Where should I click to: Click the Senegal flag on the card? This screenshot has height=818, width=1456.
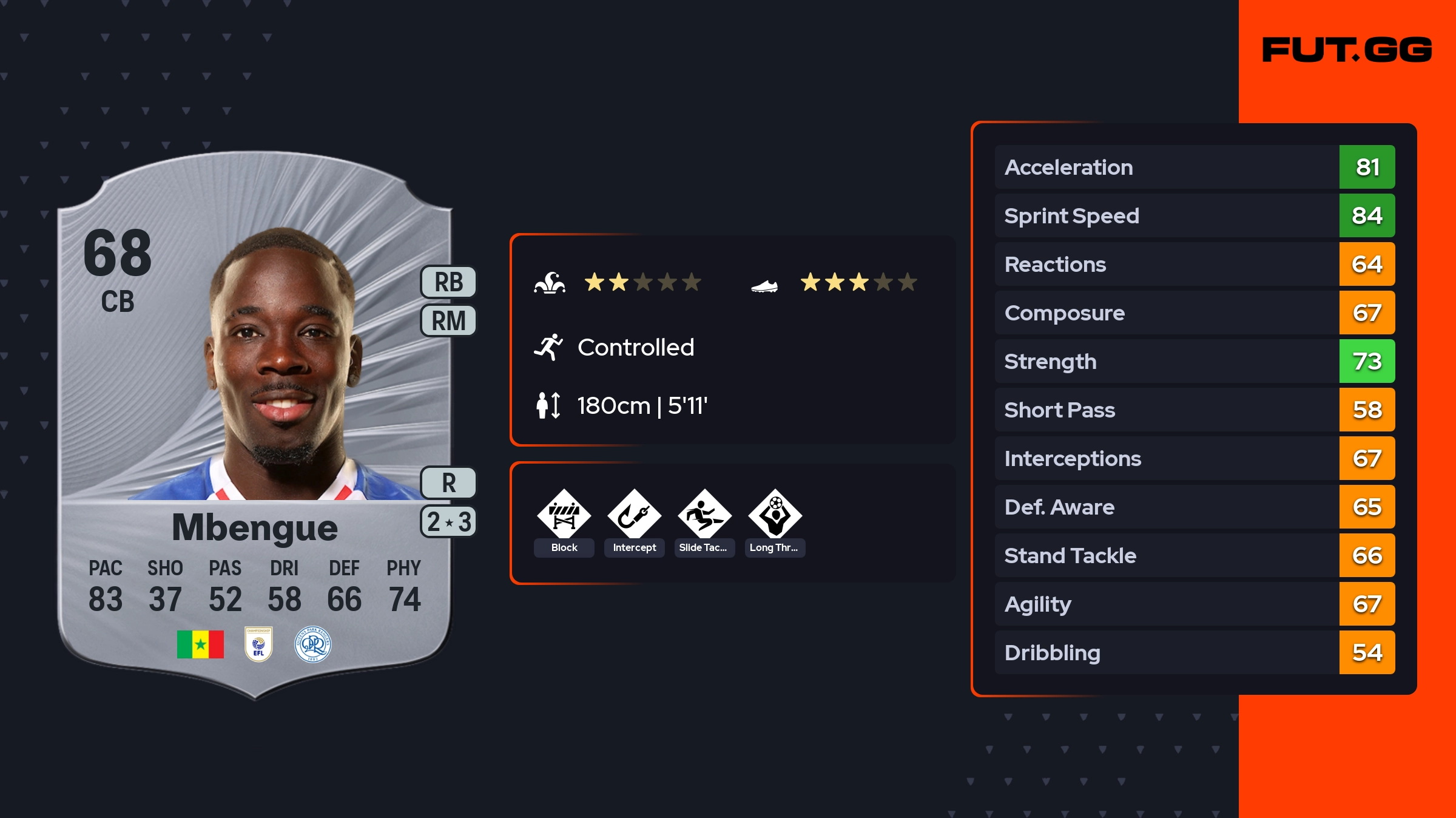(200, 644)
